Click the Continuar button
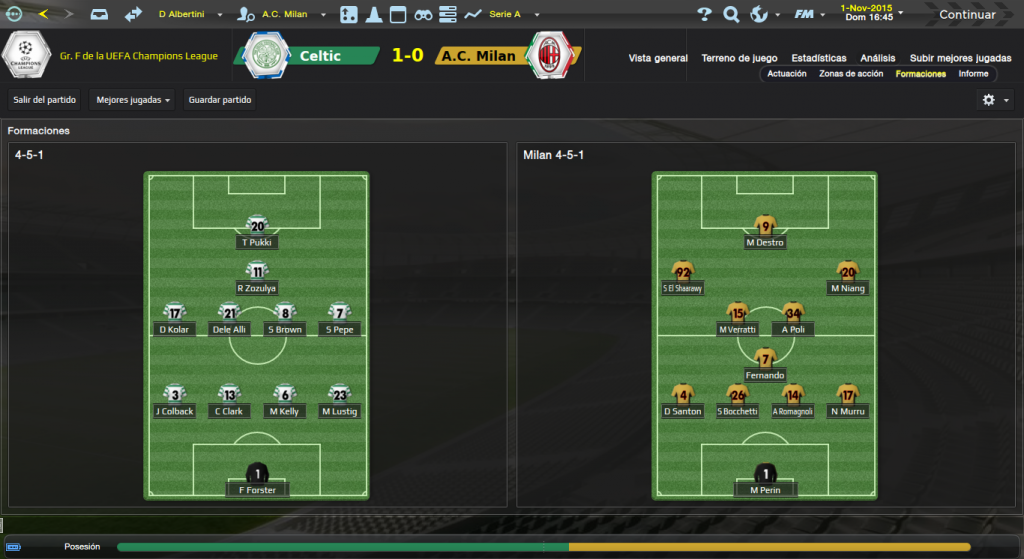The width and height of the screenshot is (1024, 559). pos(966,15)
